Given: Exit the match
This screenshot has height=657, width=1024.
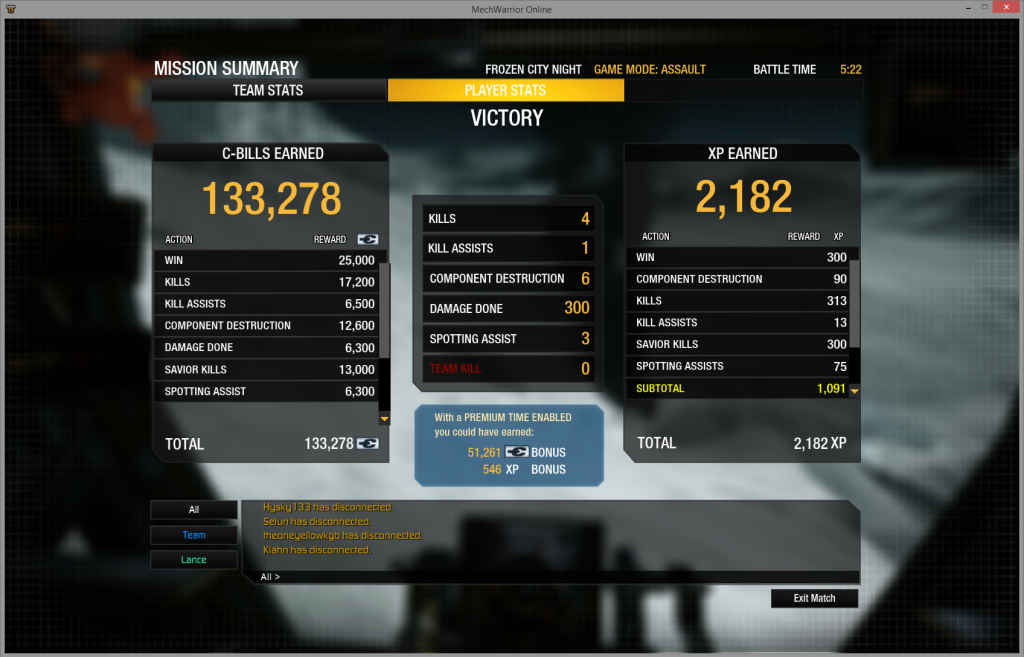Looking at the screenshot, I should click(814, 598).
